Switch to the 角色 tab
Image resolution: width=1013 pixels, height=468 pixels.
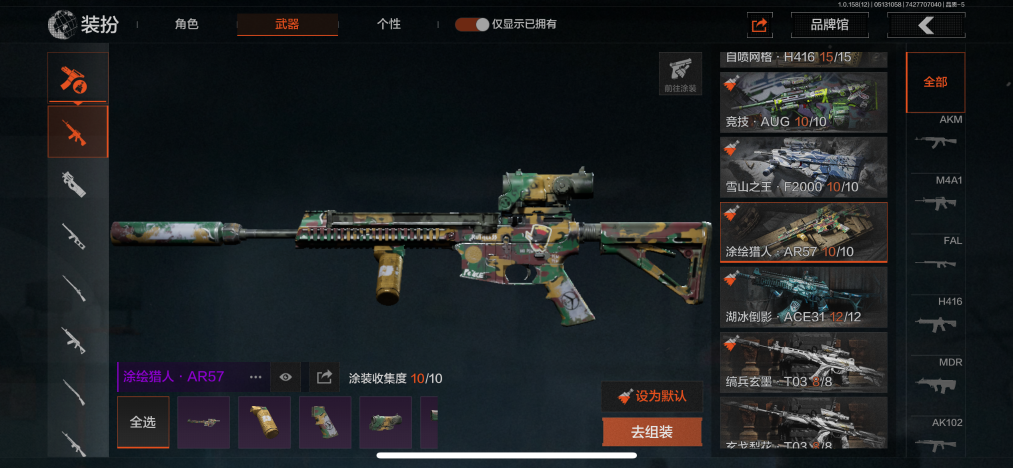186,24
